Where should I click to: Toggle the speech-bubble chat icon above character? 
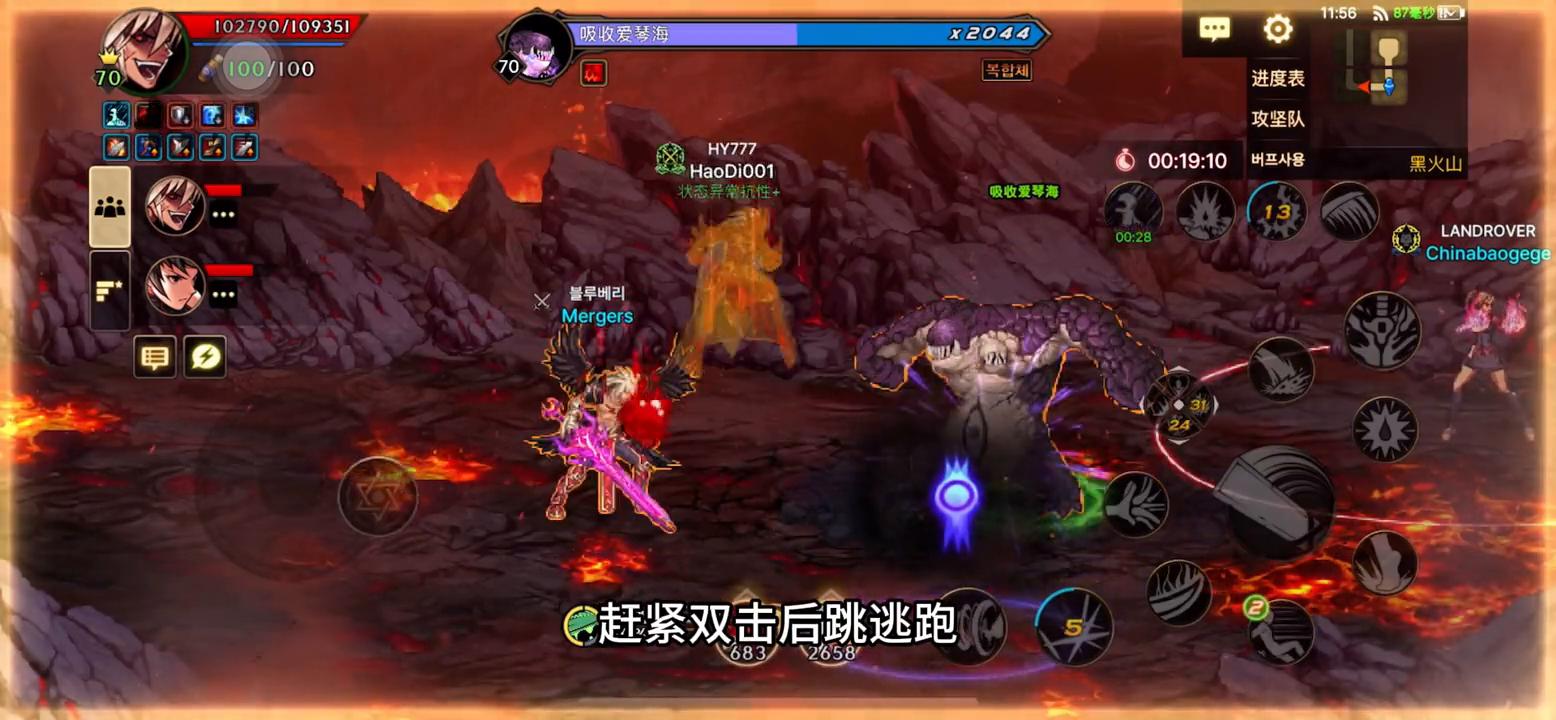pos(155,357)
